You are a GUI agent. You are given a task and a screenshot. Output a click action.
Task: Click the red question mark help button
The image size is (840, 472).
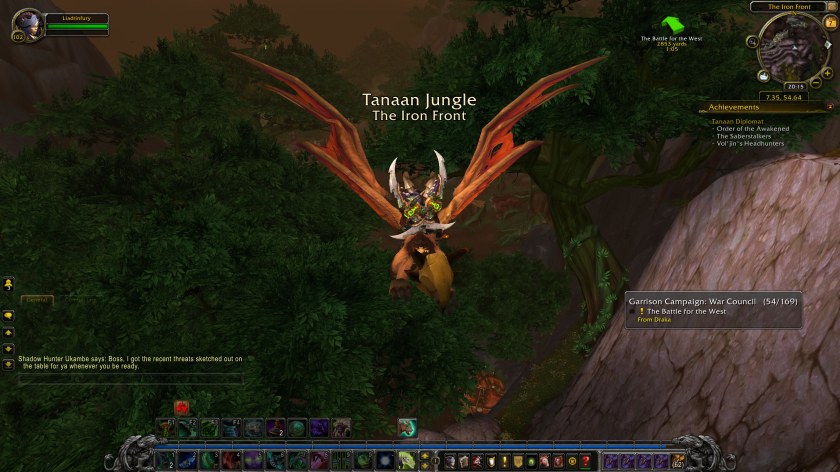tap(586, 461)
